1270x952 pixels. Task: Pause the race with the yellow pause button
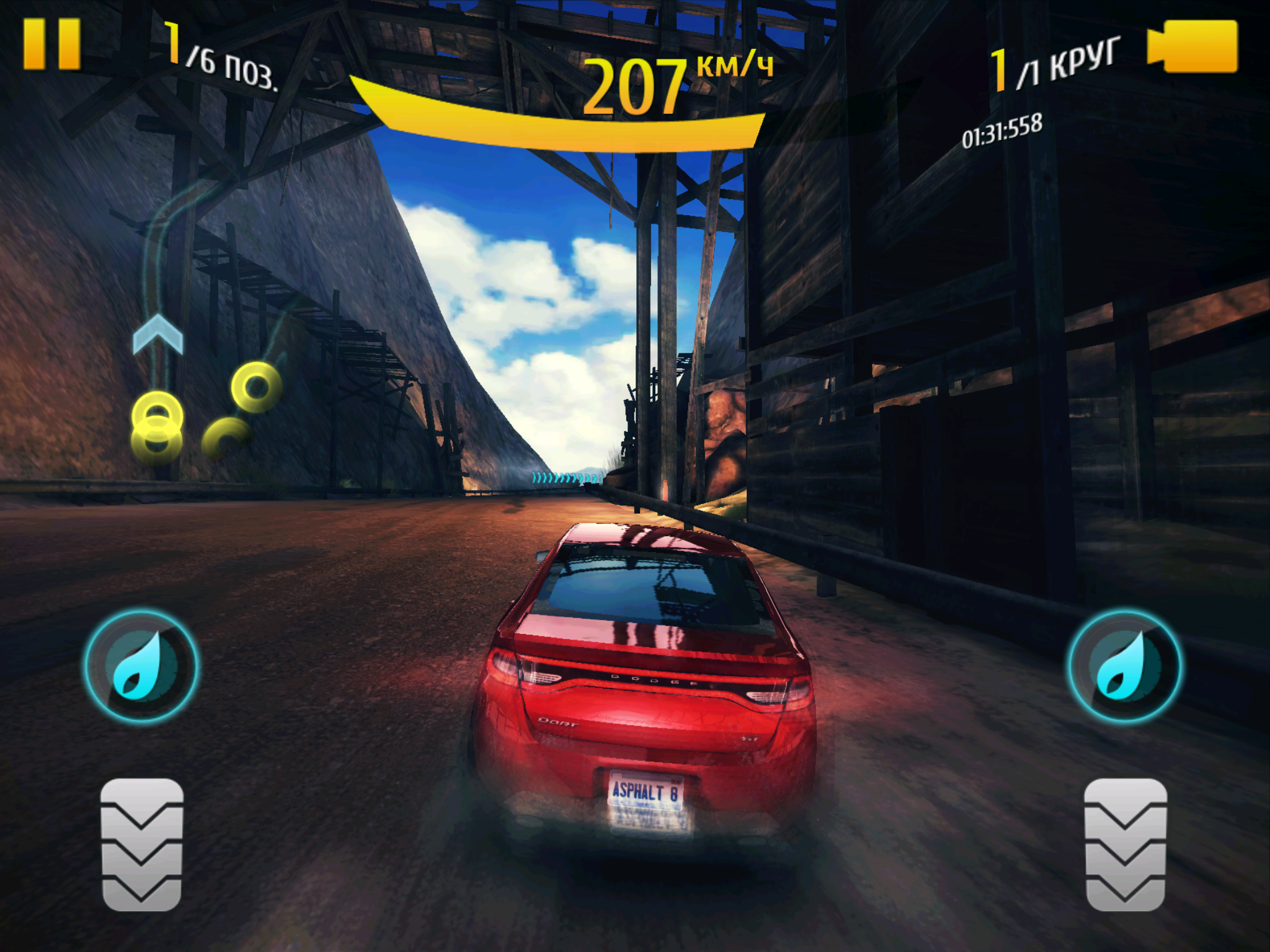point(52,43)
